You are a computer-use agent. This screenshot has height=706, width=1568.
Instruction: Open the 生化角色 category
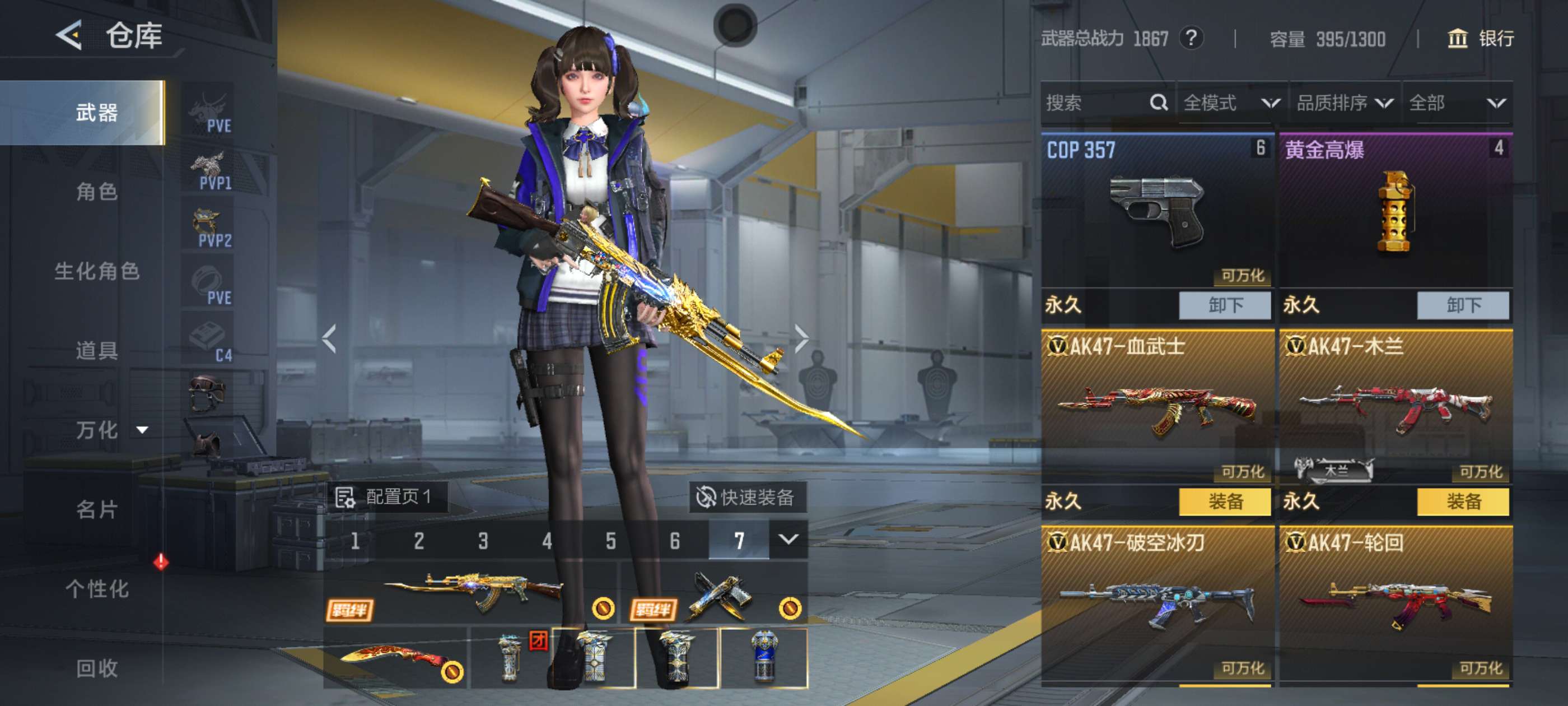(97, 271)
